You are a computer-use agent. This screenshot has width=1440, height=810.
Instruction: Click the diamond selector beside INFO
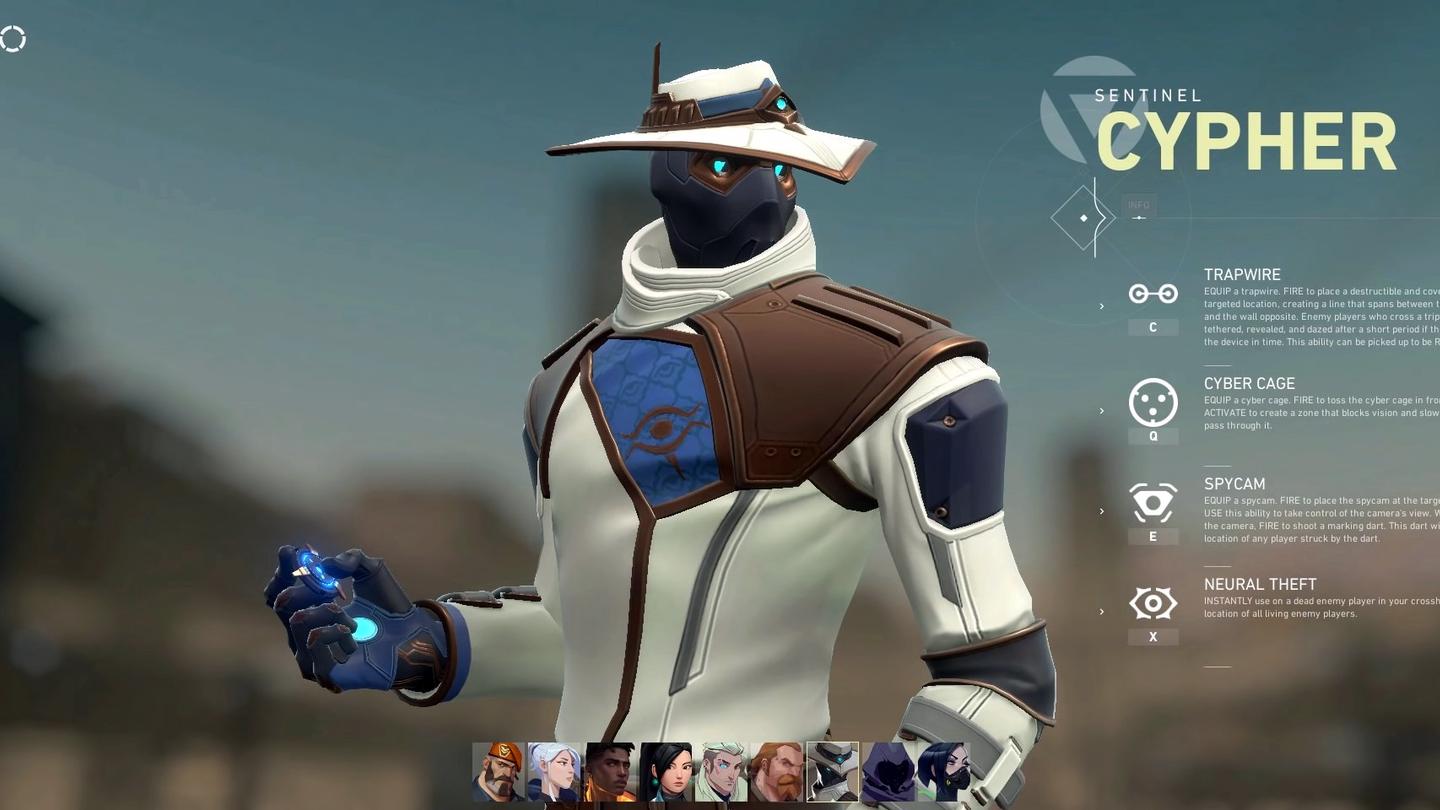tap(1083, 218)
